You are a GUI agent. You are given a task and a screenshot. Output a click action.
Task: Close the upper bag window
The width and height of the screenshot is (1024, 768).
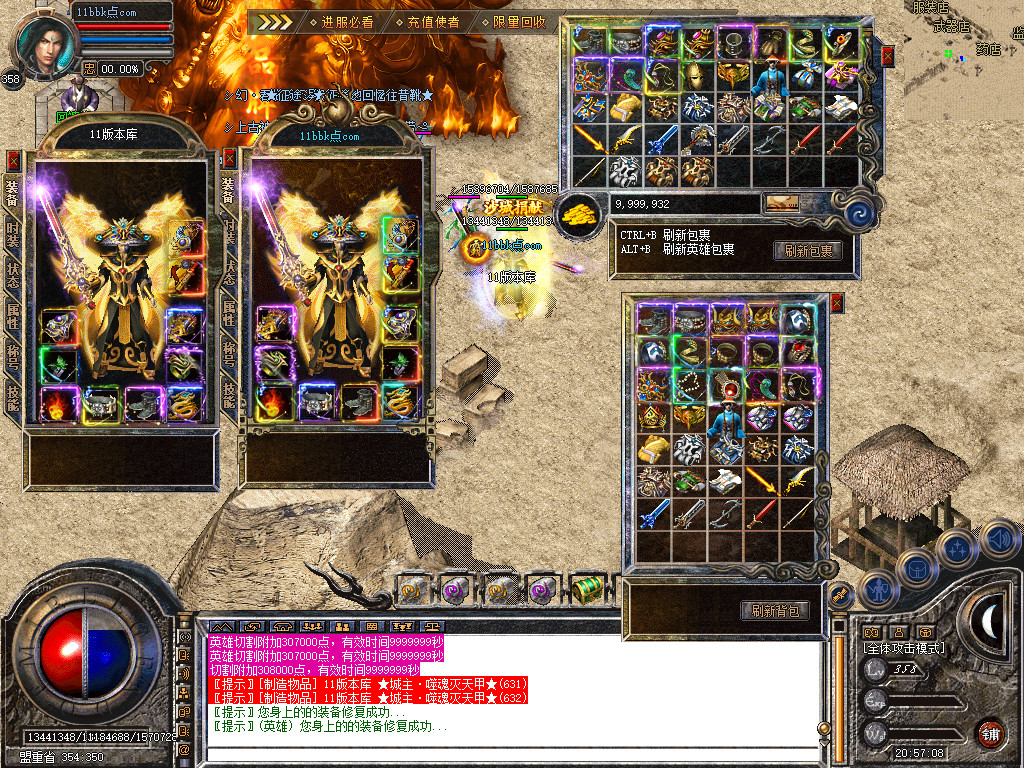coord(887,56)
